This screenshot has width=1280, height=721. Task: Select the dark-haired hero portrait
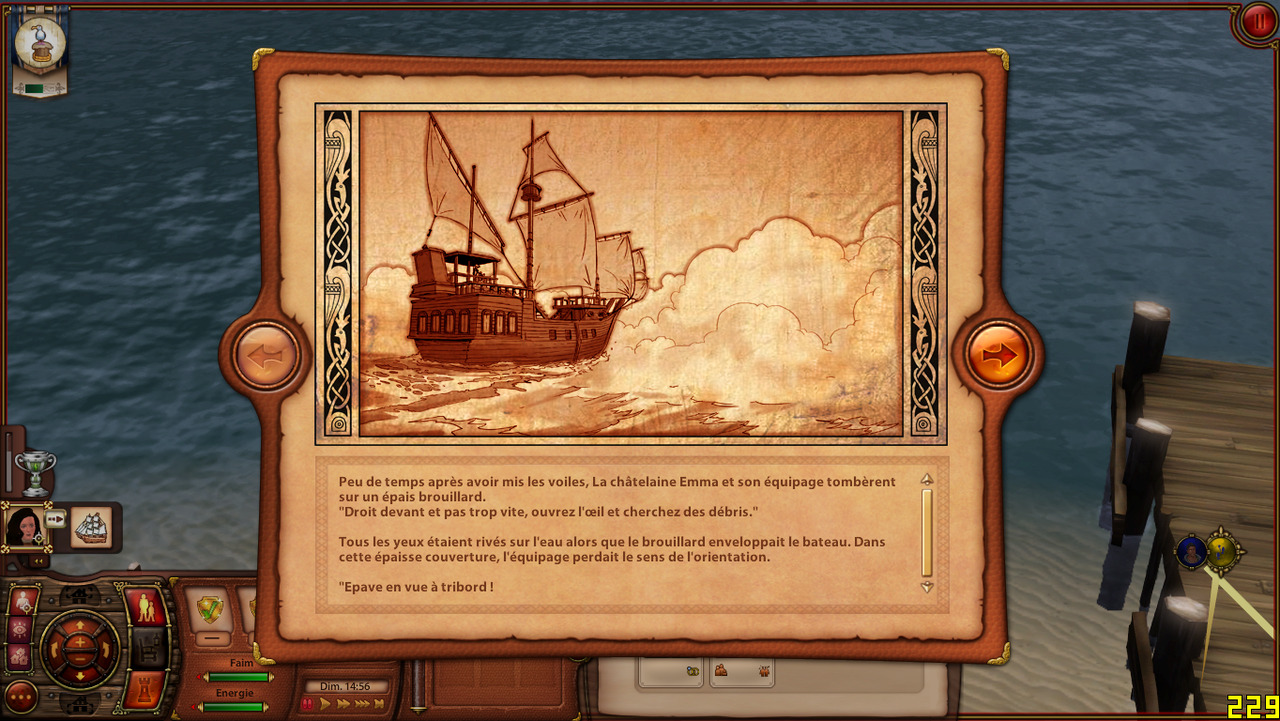(x=24, y=526)
